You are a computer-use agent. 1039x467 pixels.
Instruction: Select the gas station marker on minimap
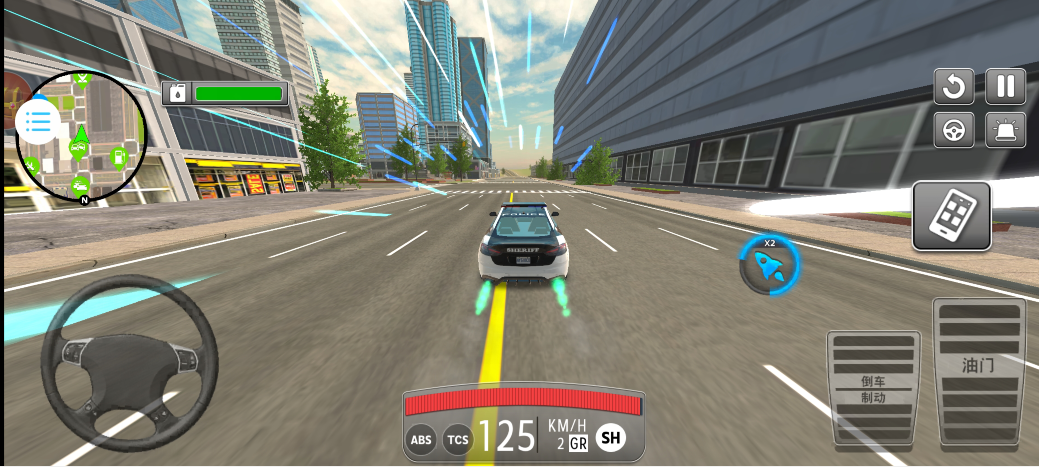point(118,156)
